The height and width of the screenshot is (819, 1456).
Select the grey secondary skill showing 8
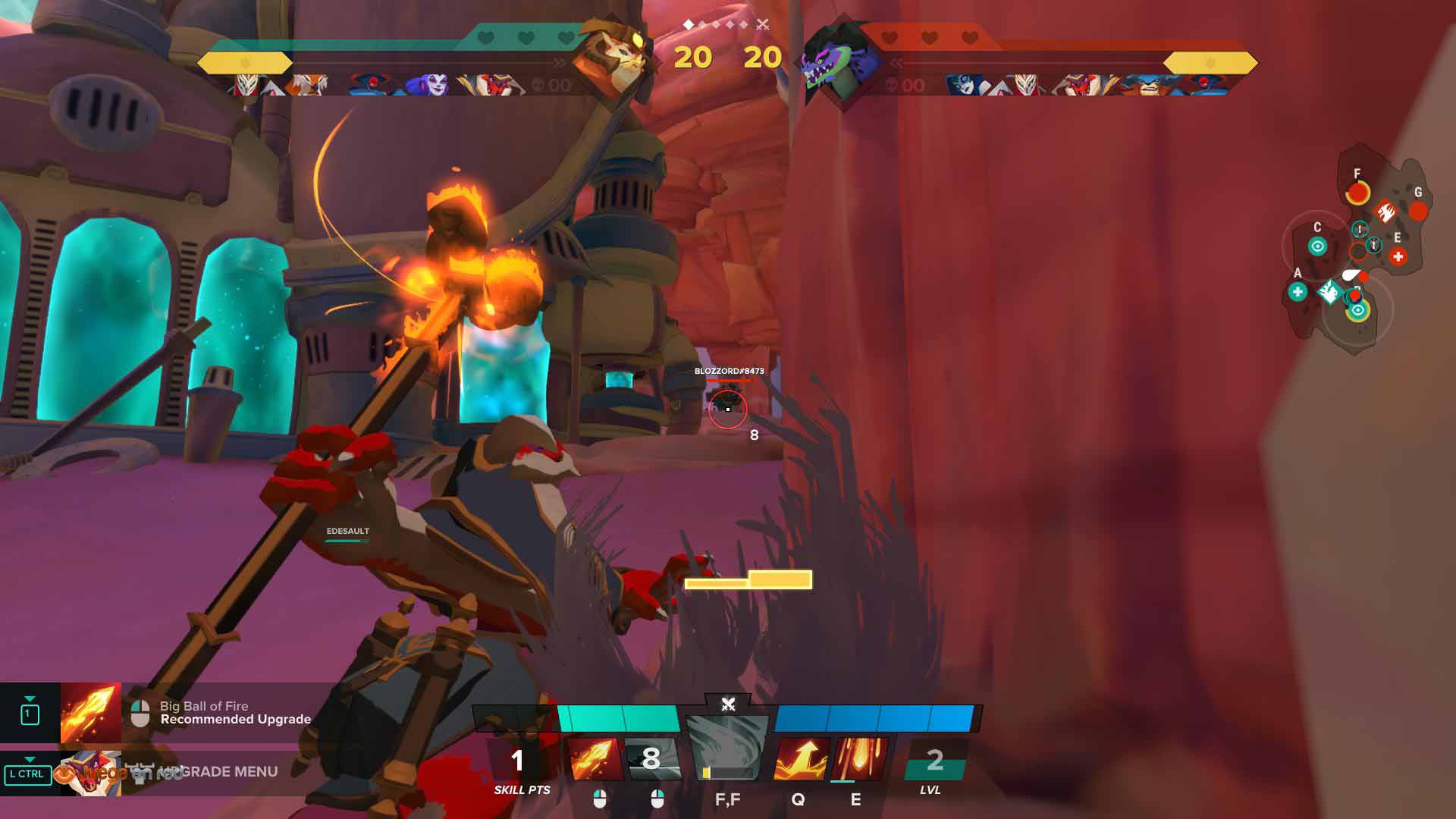[x=651, y=759]
